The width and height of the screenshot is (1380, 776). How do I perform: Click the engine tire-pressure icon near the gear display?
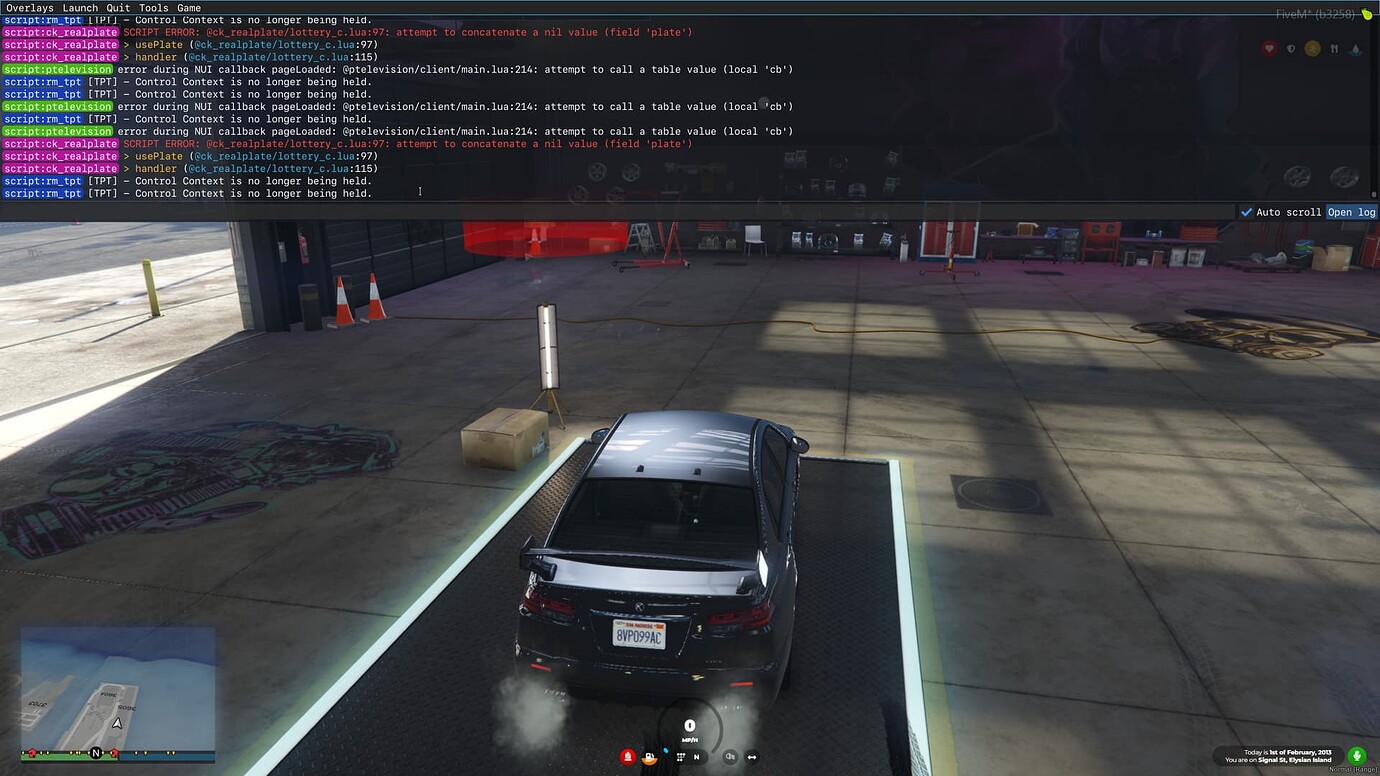tap(681, 757)
